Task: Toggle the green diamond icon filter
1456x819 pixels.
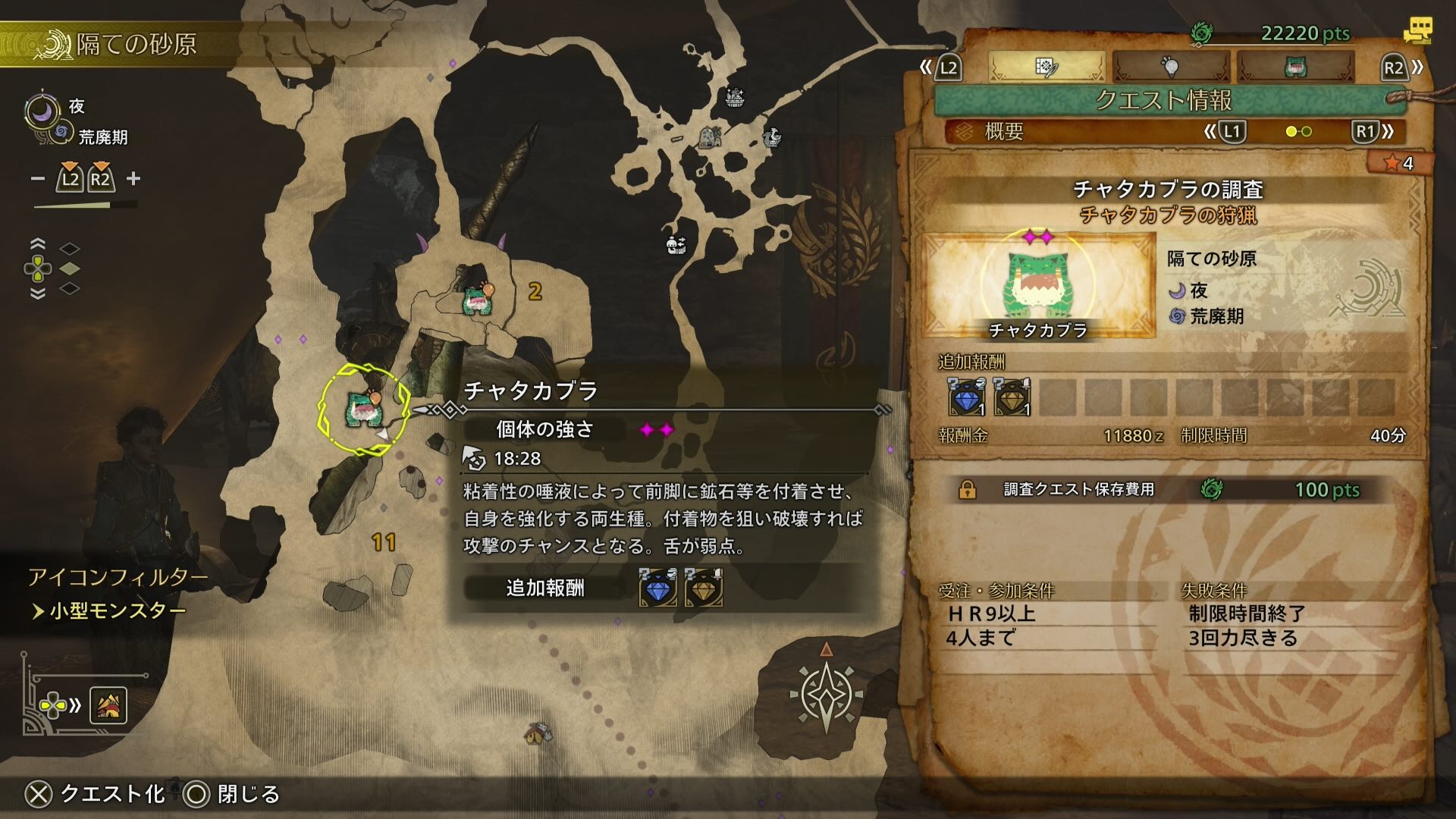Action: tap(70, 268)
